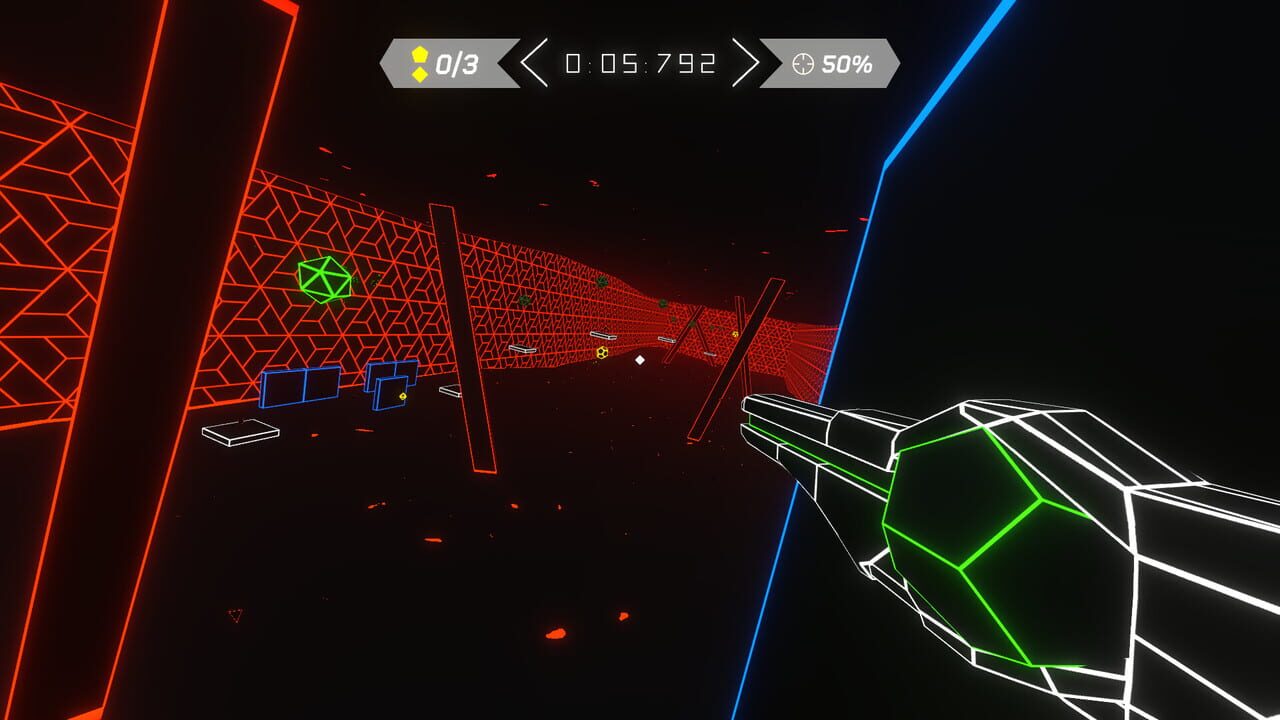Screen dimensions: 1280x720
Task: Expand the 0/3 collectibles HUD banner
Action: click(x=444, y=60)
